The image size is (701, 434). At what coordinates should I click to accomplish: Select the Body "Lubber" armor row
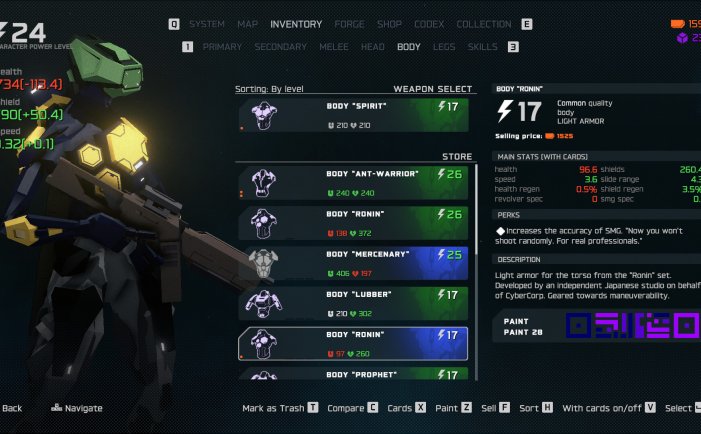(x=353, y=303)
